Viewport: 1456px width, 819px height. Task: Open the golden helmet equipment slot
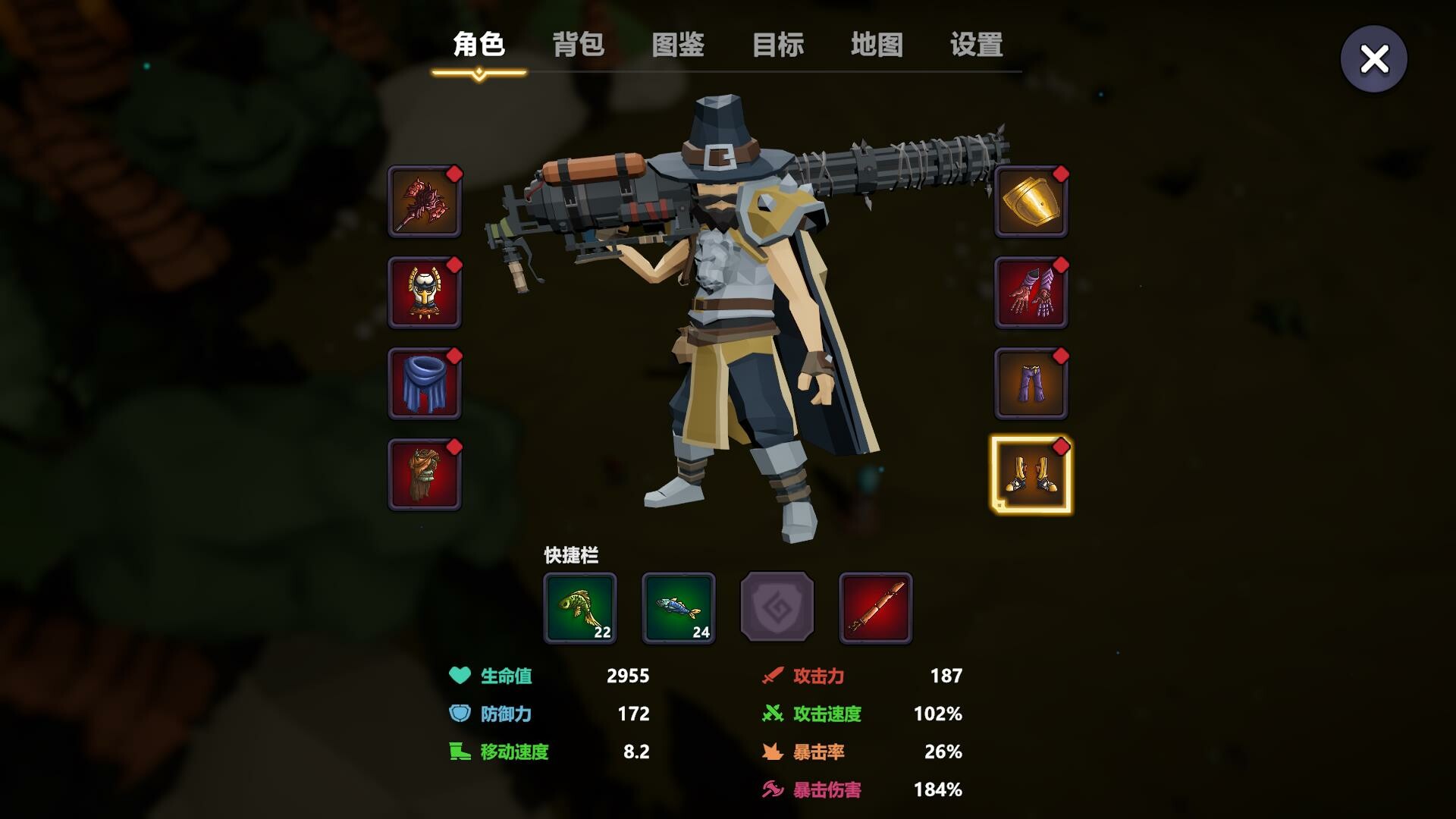(x=424, y=293)
